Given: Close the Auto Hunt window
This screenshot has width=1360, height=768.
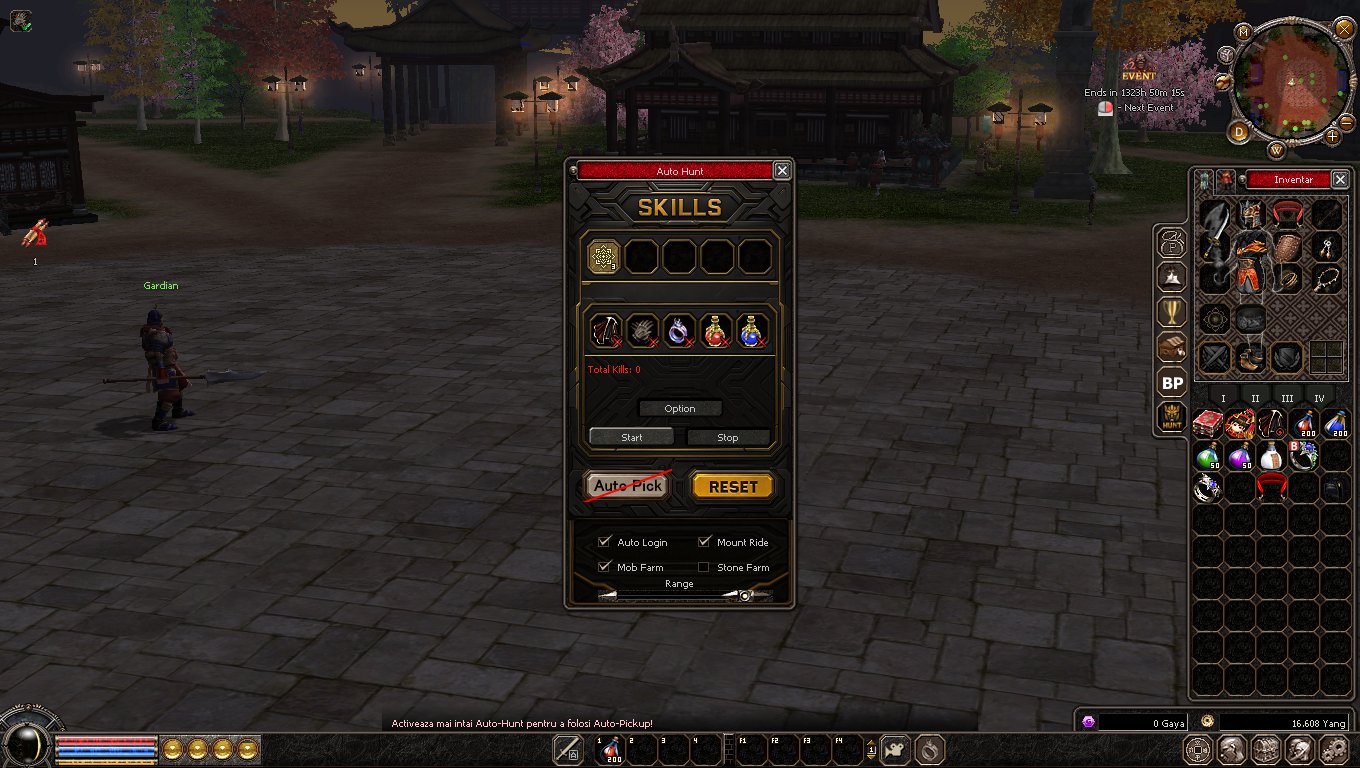Looking at the screenshot, I should click(782, 171).
